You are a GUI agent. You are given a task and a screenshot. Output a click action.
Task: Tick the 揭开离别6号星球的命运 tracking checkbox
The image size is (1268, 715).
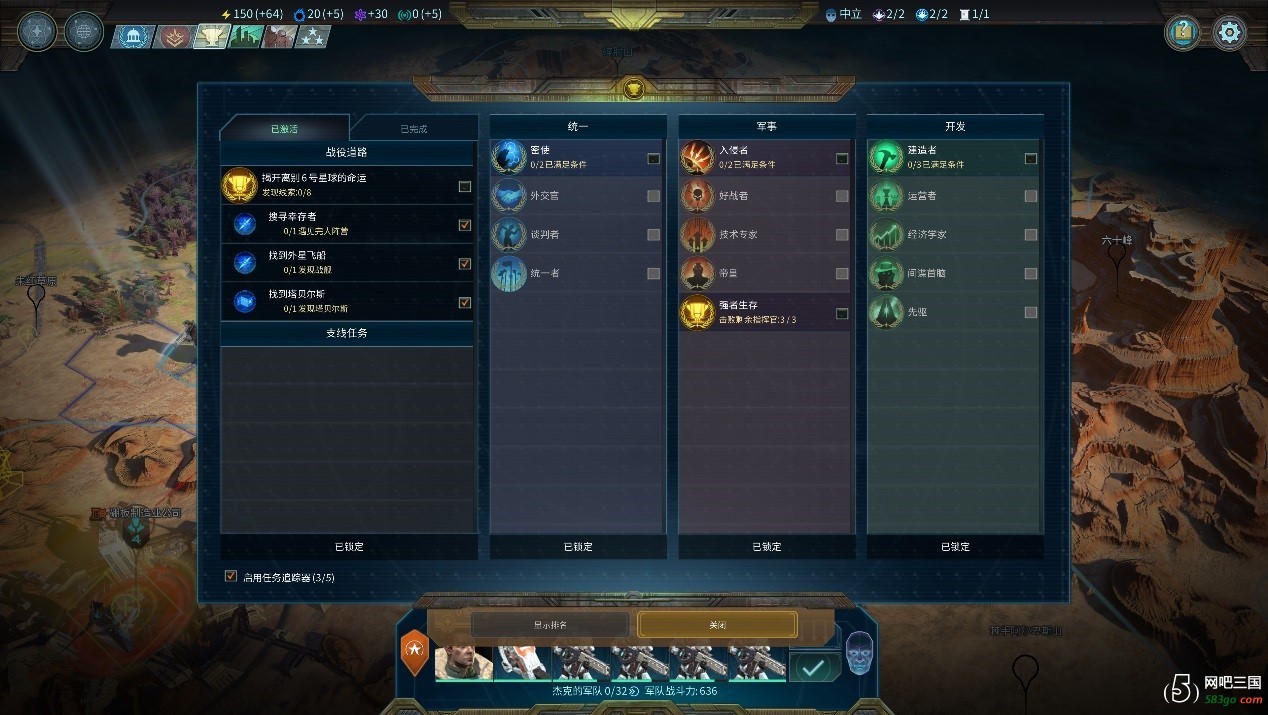(465, 187)
